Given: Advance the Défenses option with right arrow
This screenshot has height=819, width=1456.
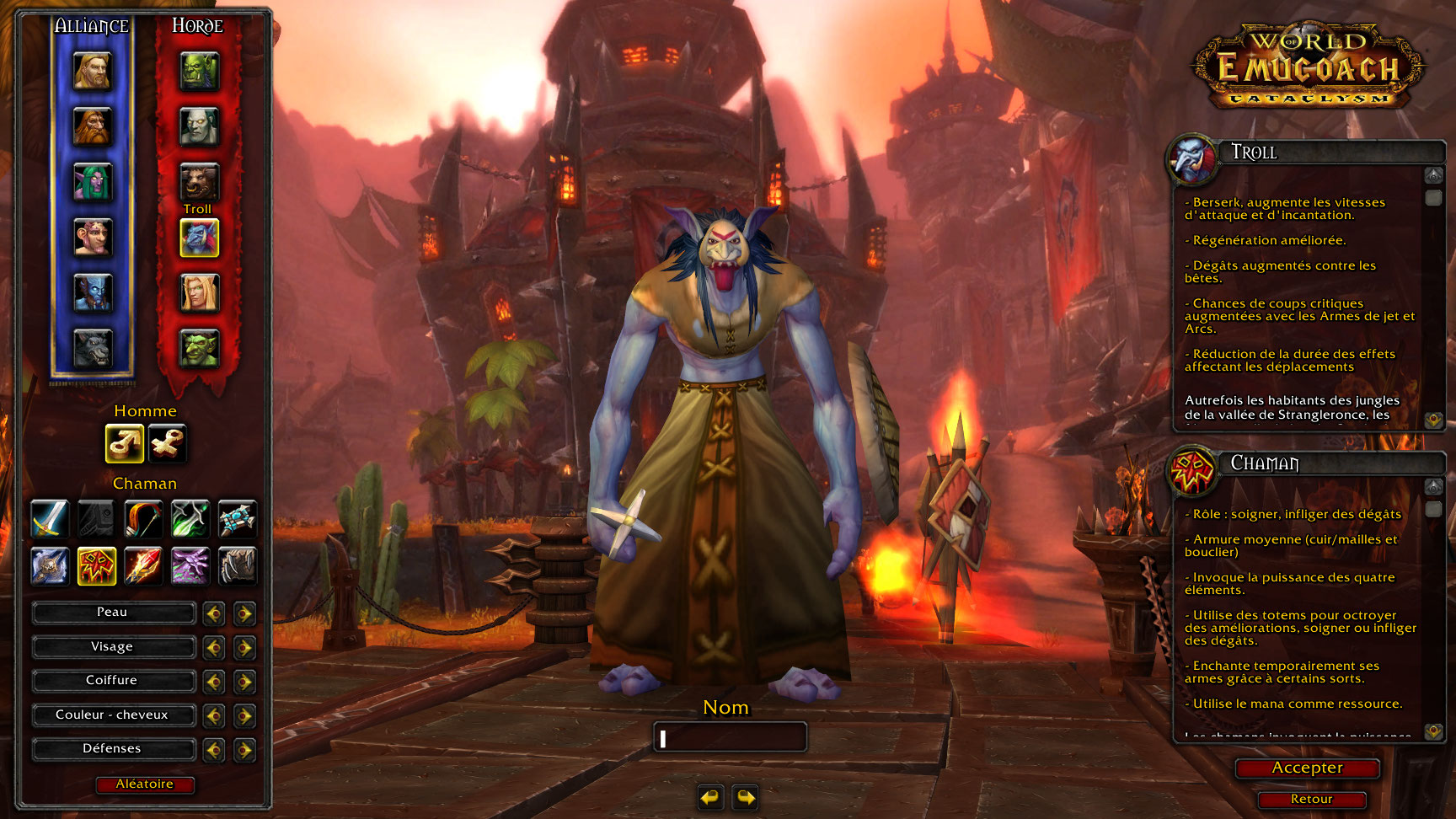Looking at the screenshot, I should pos(244,750).
